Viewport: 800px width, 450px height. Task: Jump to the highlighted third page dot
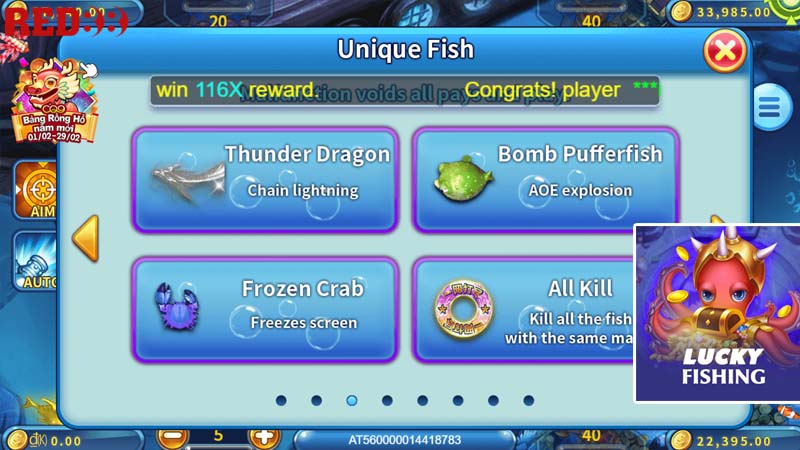[352, 400]
